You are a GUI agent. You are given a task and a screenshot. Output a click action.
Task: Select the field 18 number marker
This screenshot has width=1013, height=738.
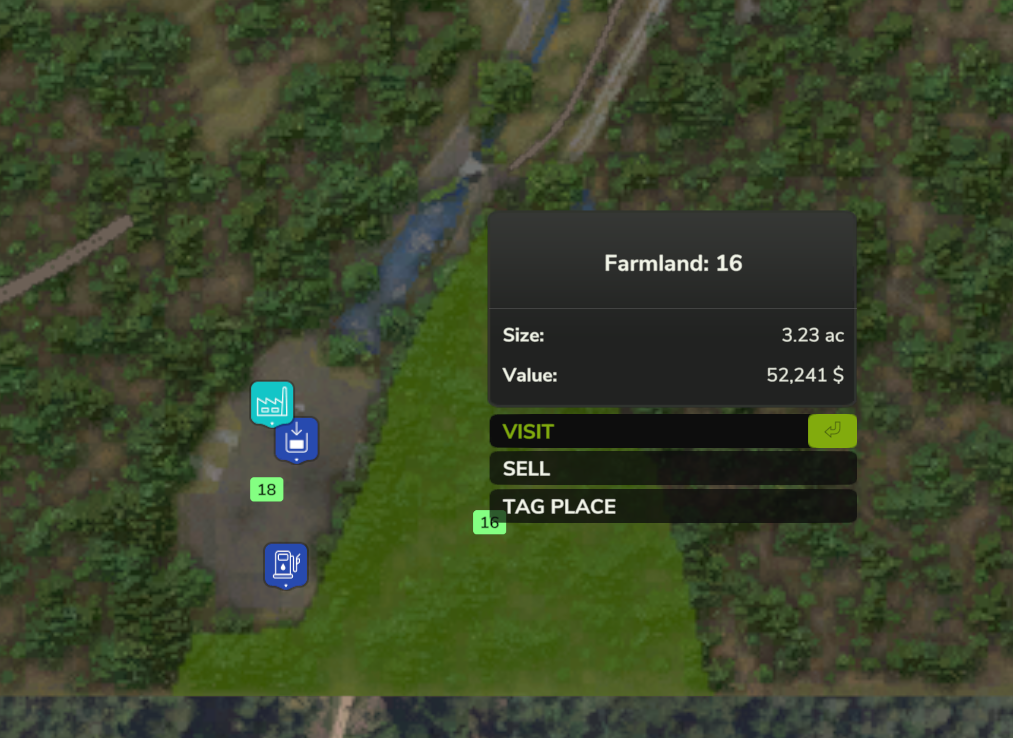pos(266,490)
